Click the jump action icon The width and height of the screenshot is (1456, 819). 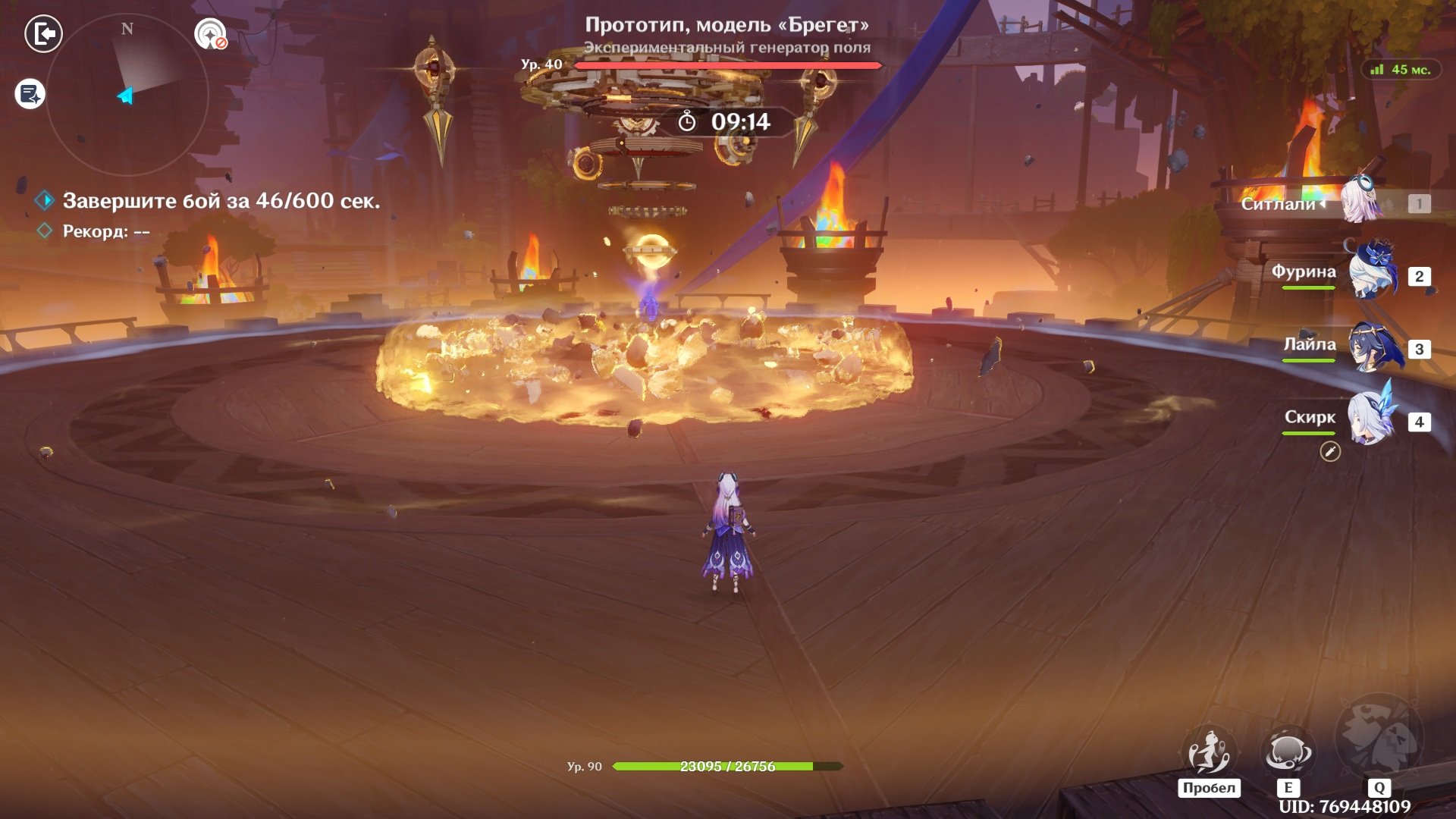(1209, 752)
